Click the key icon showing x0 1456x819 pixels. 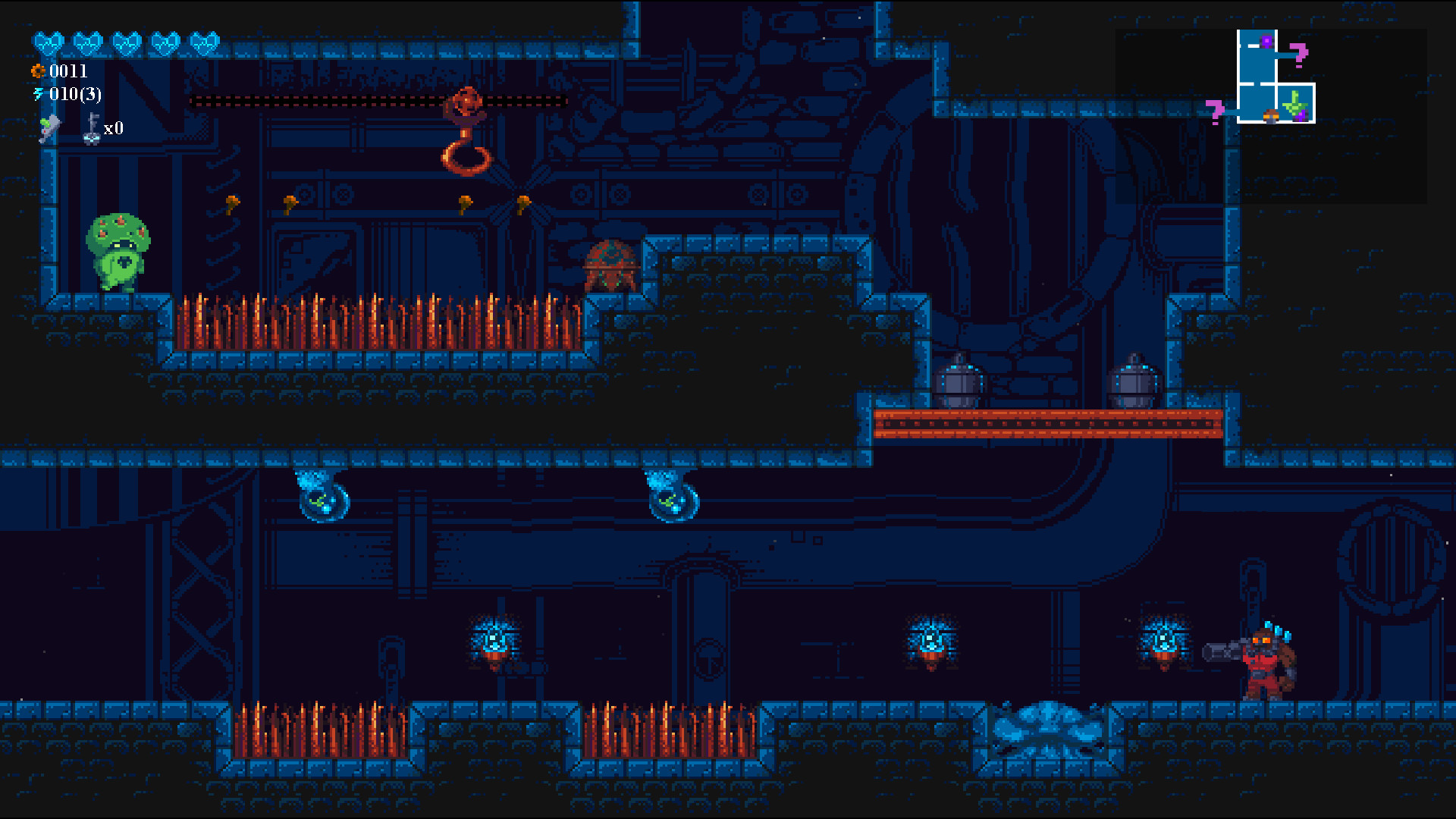click(x=93, y=126)
